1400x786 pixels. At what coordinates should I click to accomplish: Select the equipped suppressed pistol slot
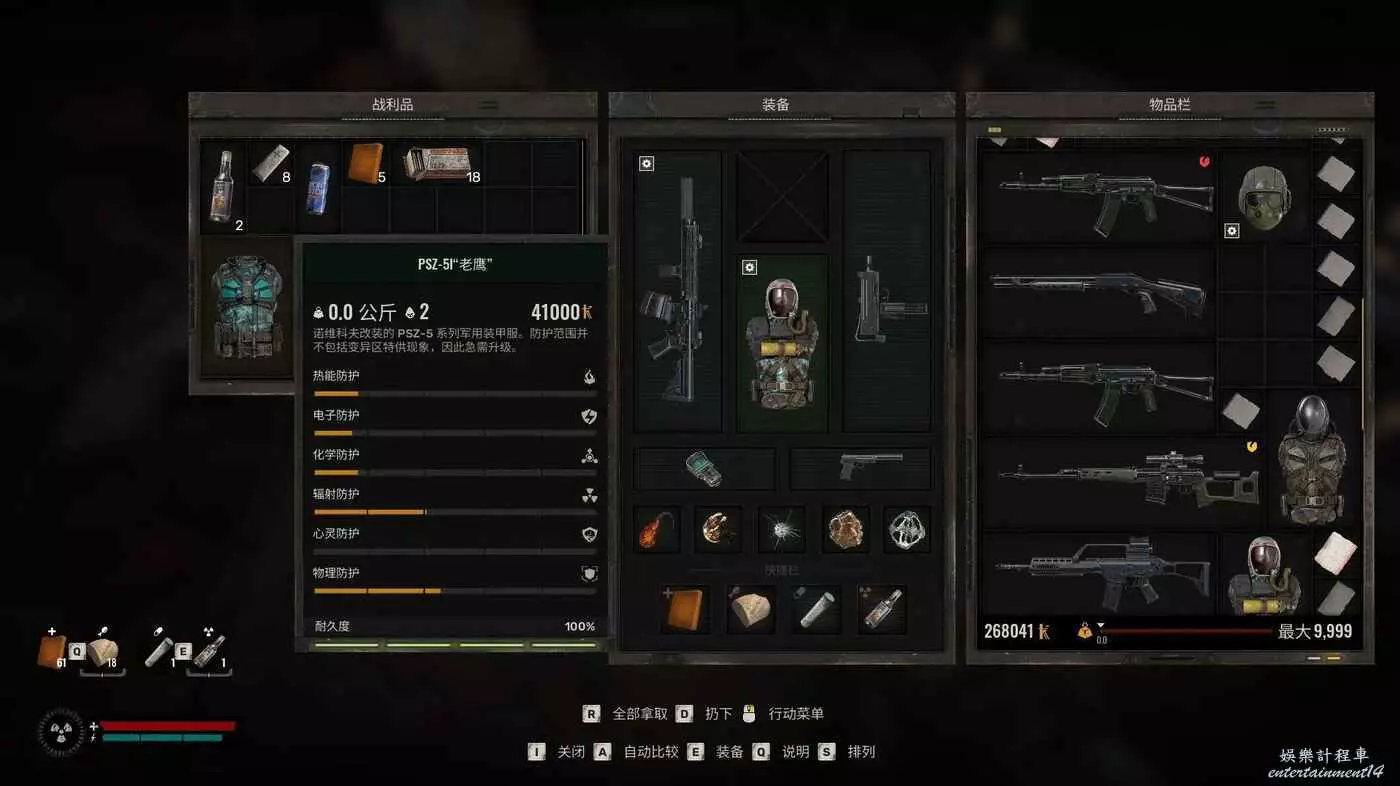point(861,468)
